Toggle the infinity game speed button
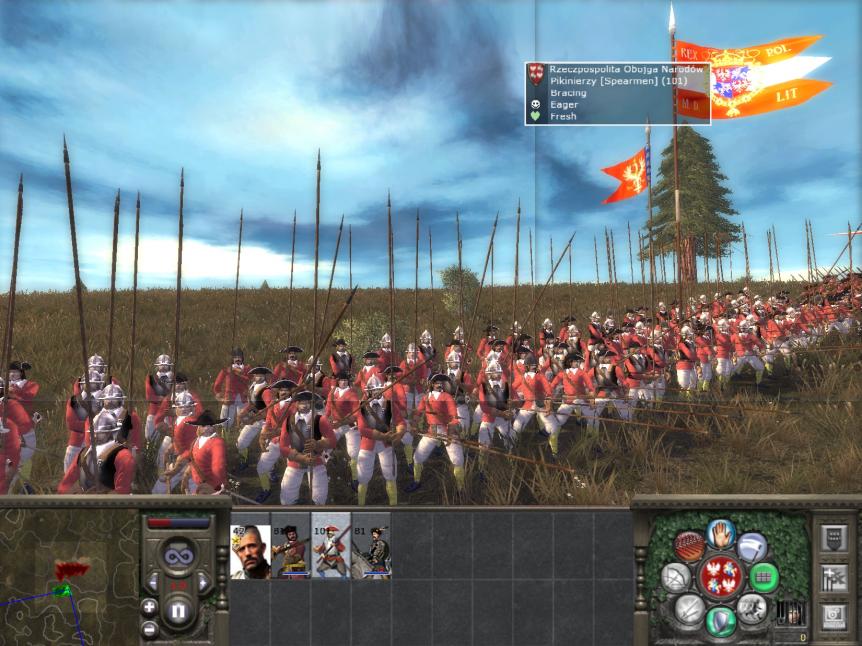 tap(178, 553)
